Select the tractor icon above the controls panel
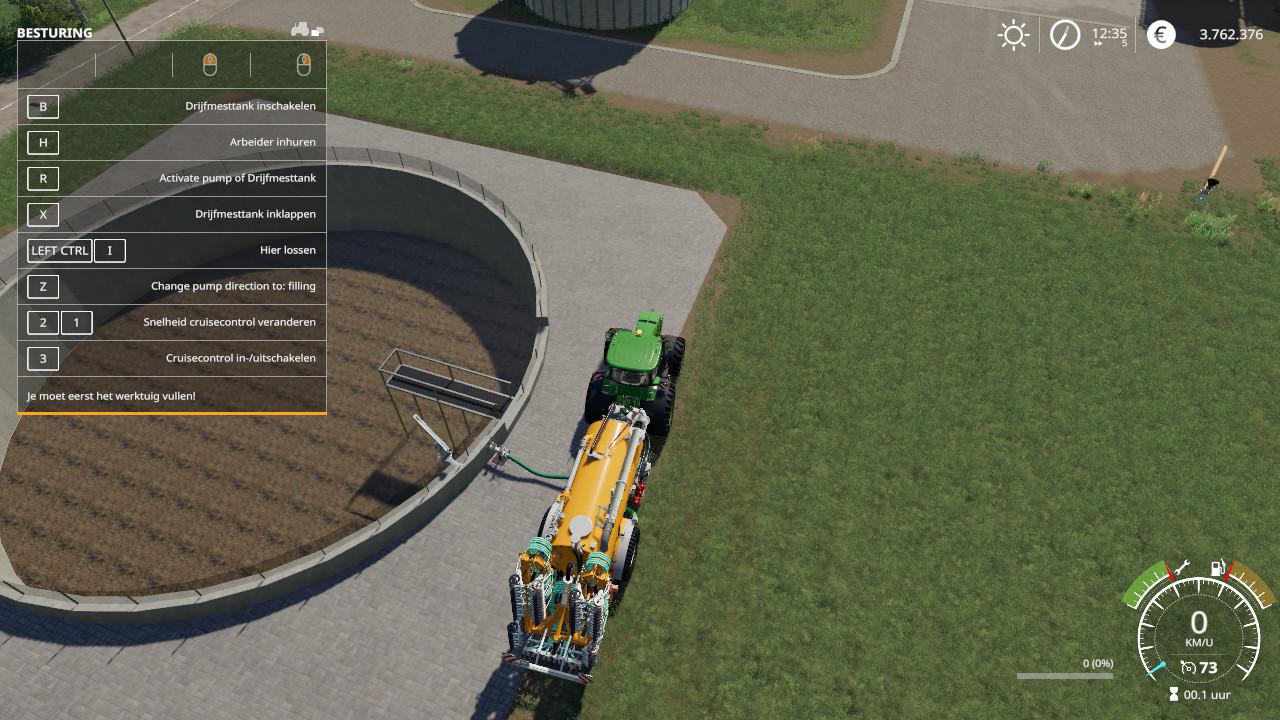The image size is (1280, 720). pyautogui.click(x=306, y=30)
